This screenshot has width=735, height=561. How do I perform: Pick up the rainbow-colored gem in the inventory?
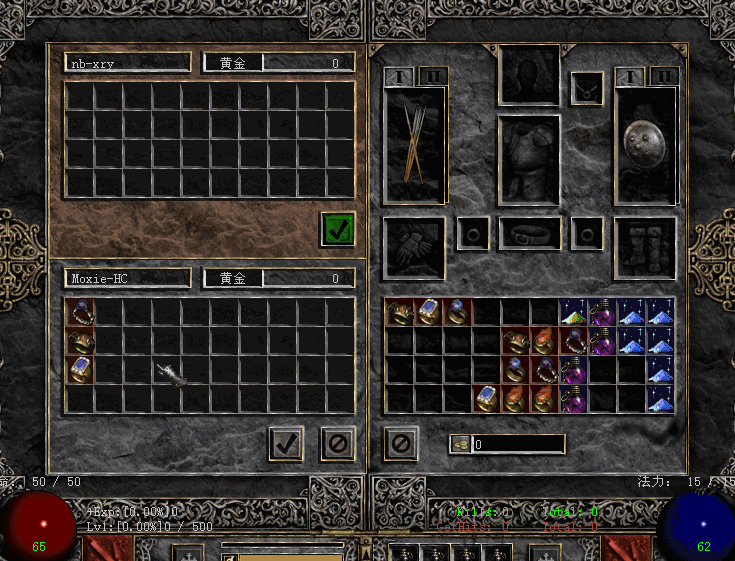(574, 312)
